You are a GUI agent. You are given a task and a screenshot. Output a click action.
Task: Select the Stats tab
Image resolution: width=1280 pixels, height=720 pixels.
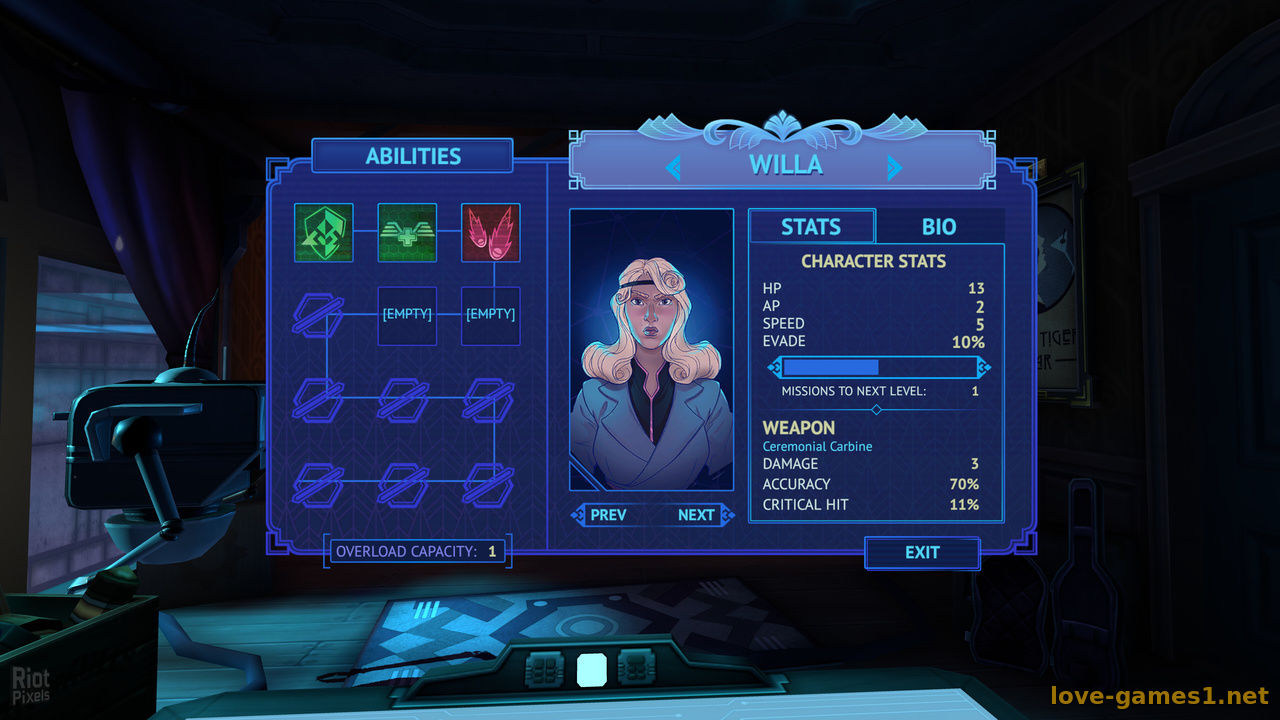click(x=811, y=227)
